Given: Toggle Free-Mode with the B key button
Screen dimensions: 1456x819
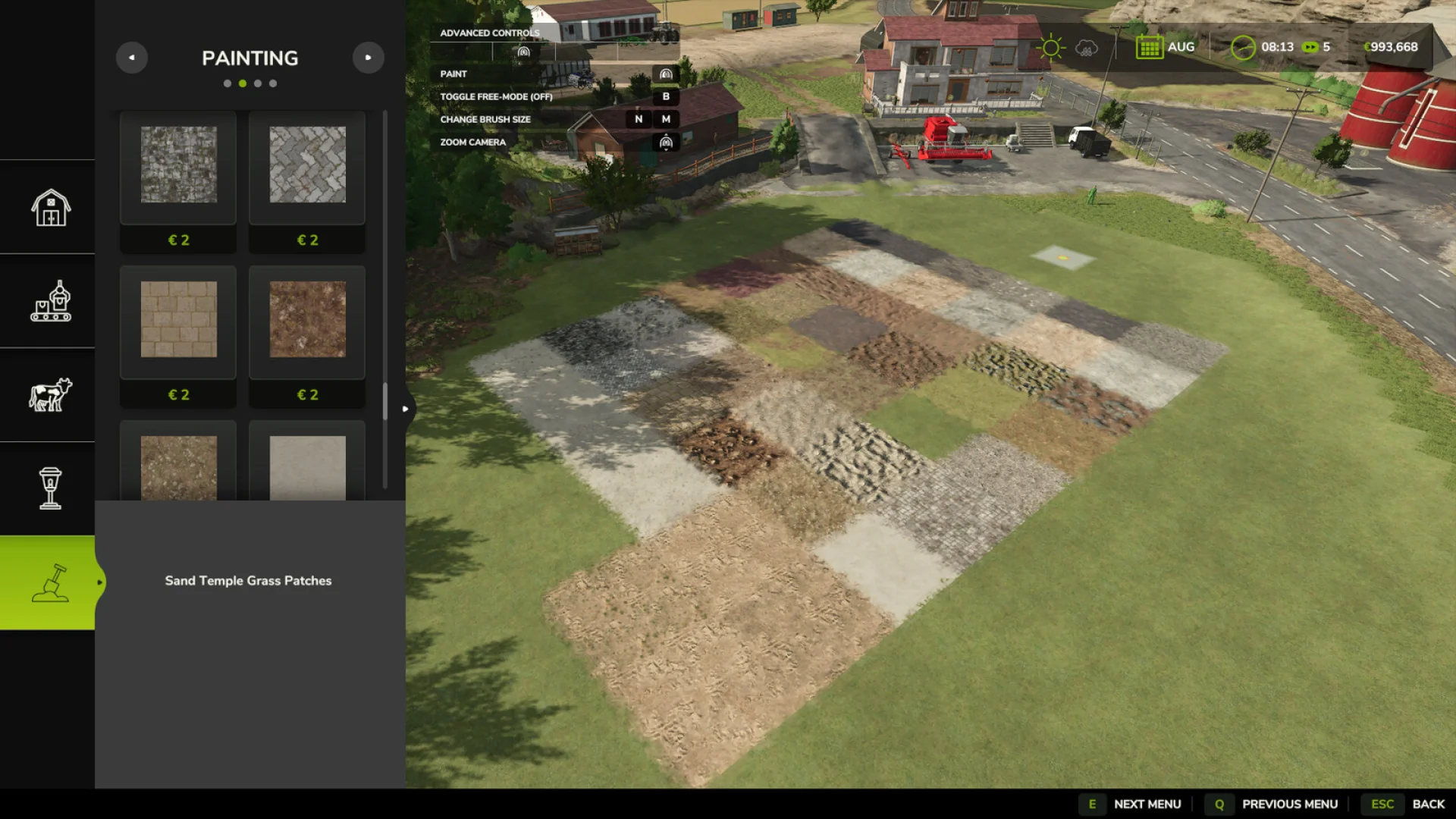Looking at the screenshot, I should coord(666,97).
